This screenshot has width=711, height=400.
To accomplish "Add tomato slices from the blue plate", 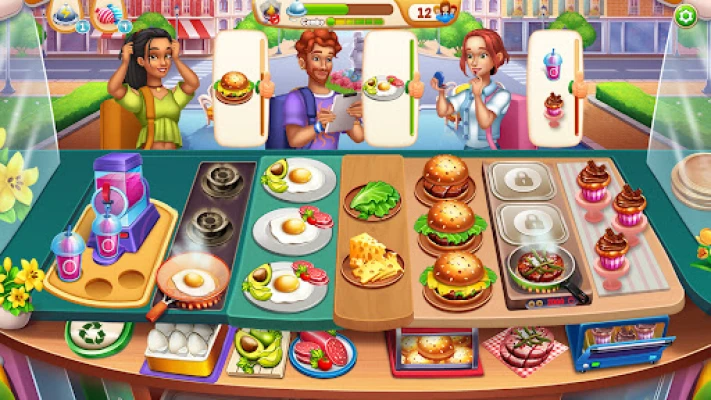I will coord(323,350).
